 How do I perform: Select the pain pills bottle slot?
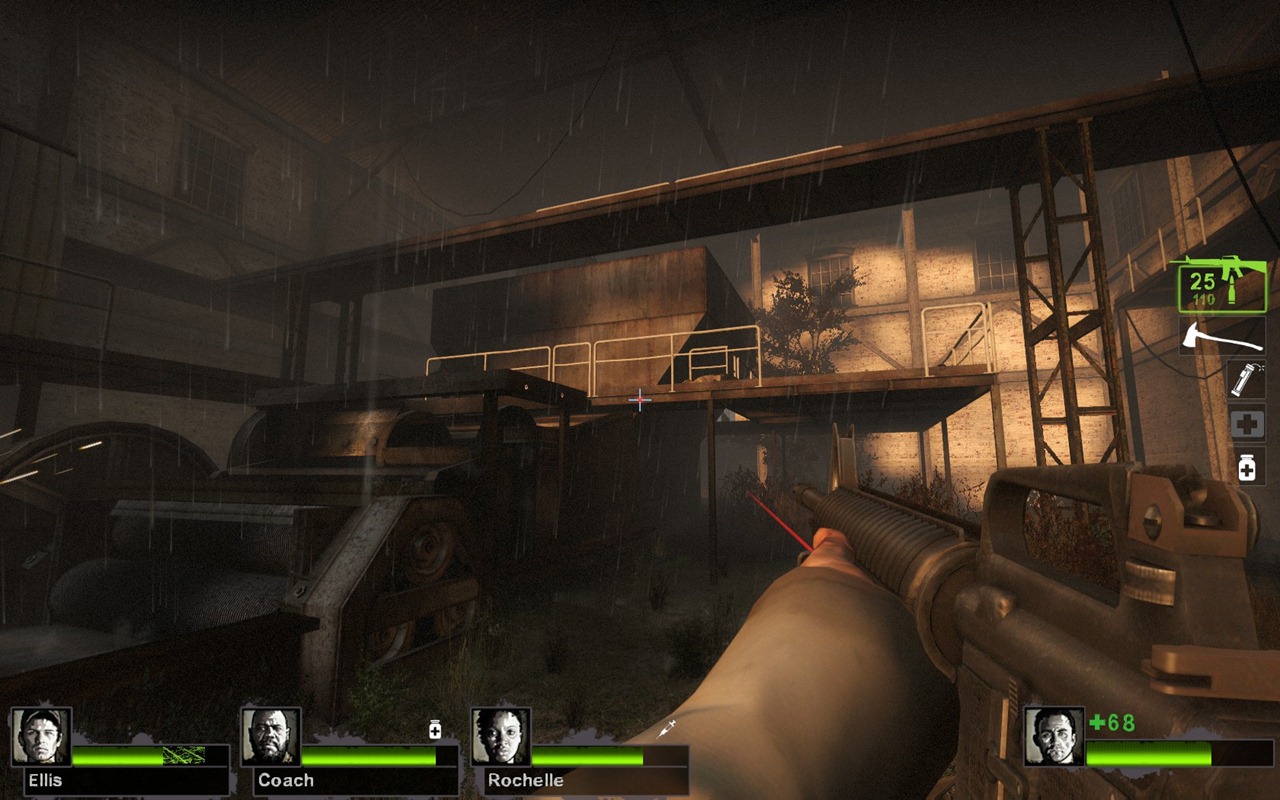click(x=1247, y=467)
